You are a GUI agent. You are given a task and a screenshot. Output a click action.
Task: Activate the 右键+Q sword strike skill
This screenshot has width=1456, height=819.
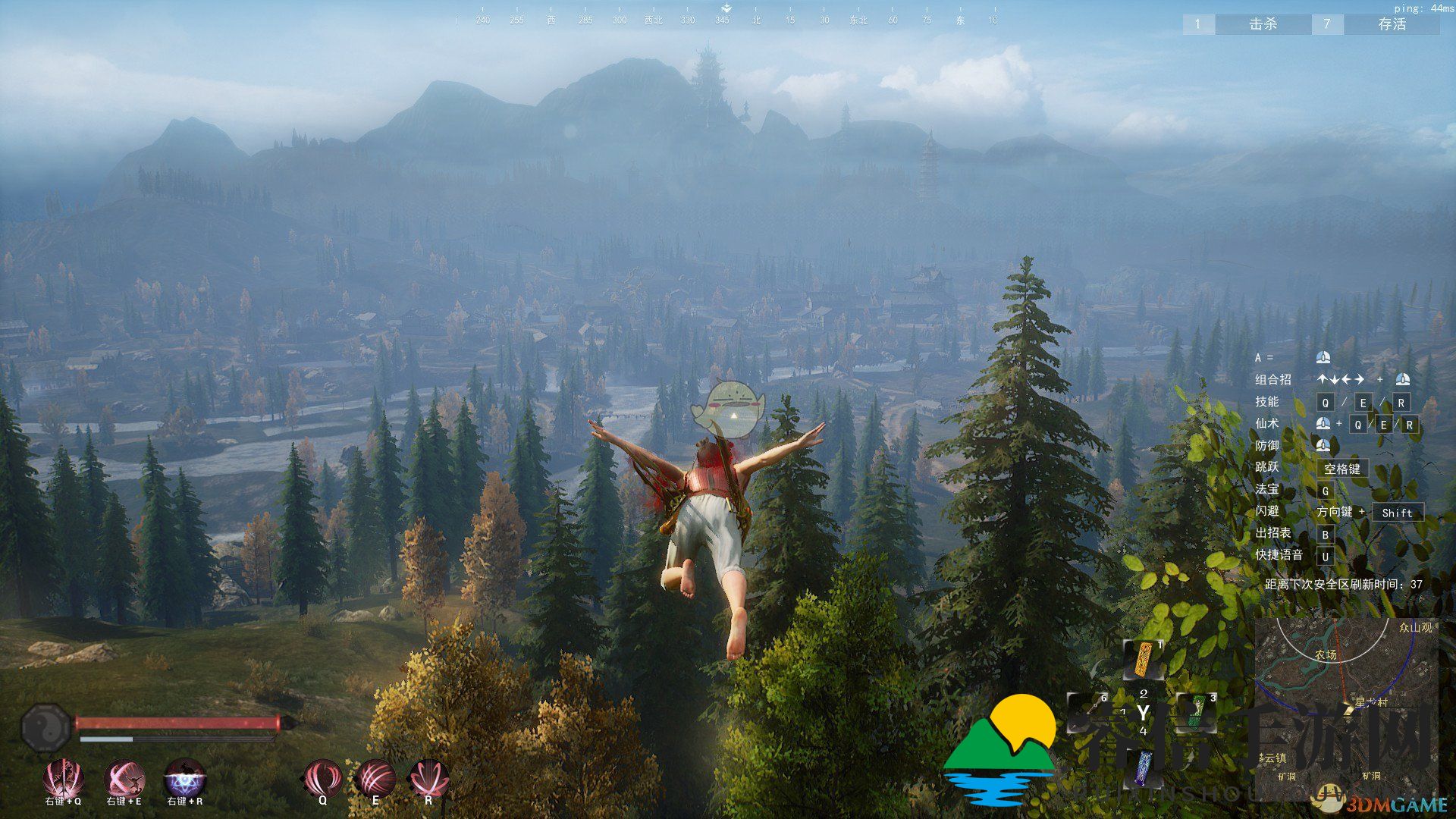[63, 777]
